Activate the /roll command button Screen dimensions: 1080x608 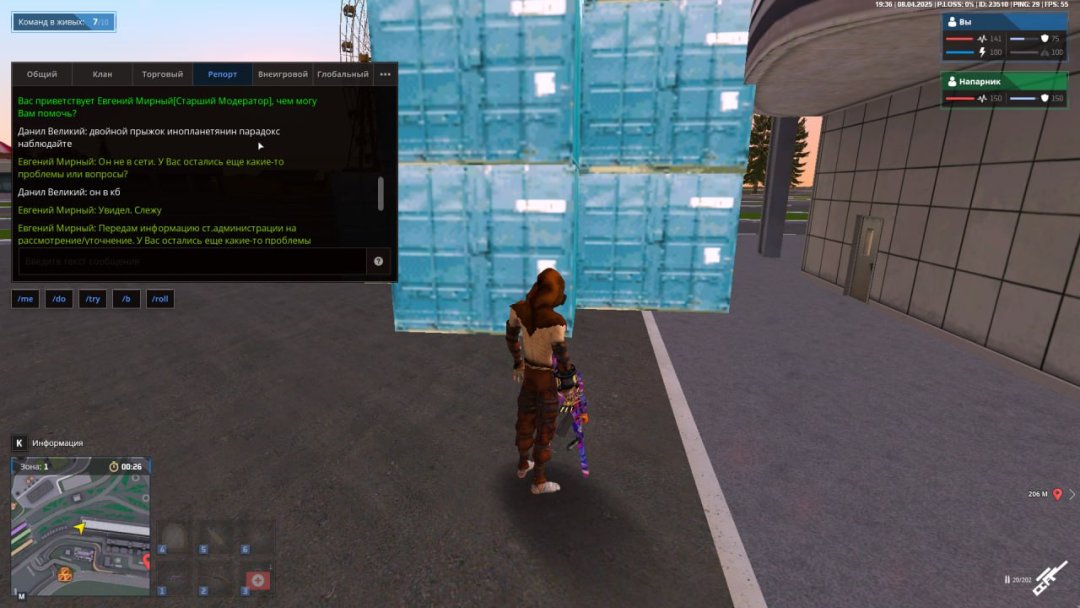pos(160,299)
